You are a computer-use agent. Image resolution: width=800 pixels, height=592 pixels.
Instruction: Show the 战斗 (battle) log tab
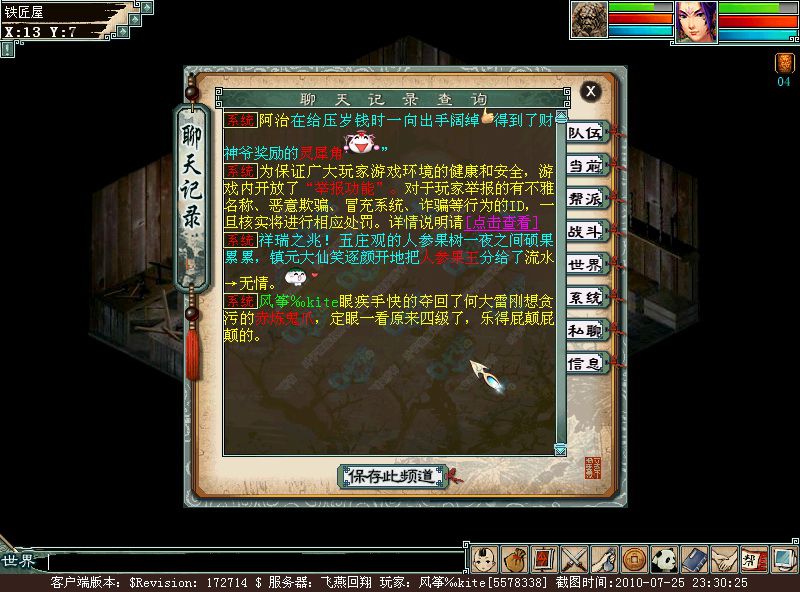pos(585,231)
